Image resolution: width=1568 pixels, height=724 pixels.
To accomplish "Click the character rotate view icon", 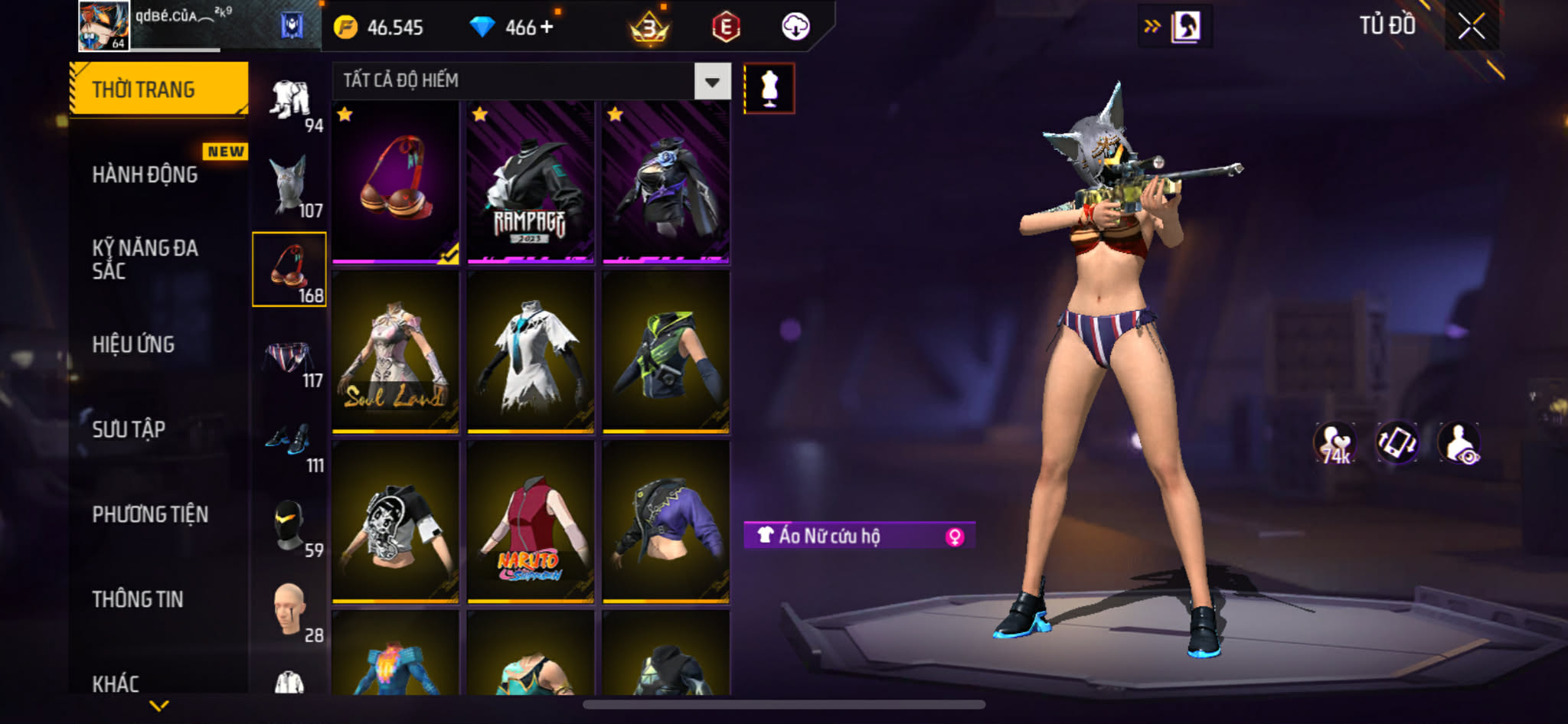I will [x=1397, y=442].
